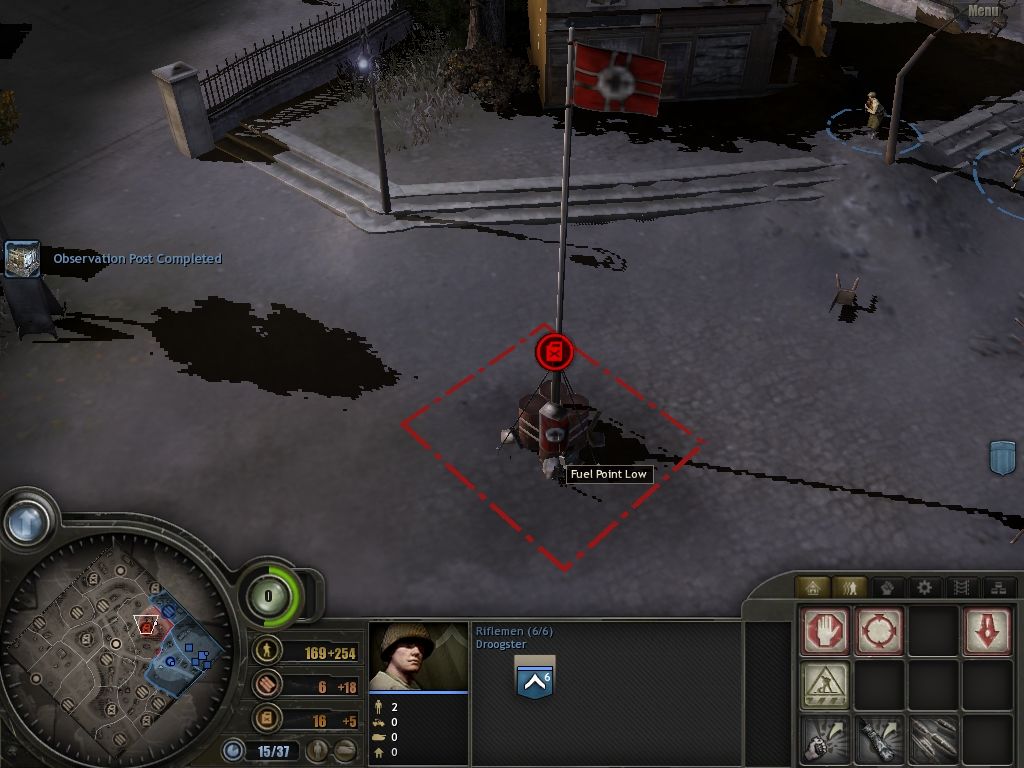Choose the red circular-arrows target command
This screenshot has width=1024, height=768.
point(879,631)
